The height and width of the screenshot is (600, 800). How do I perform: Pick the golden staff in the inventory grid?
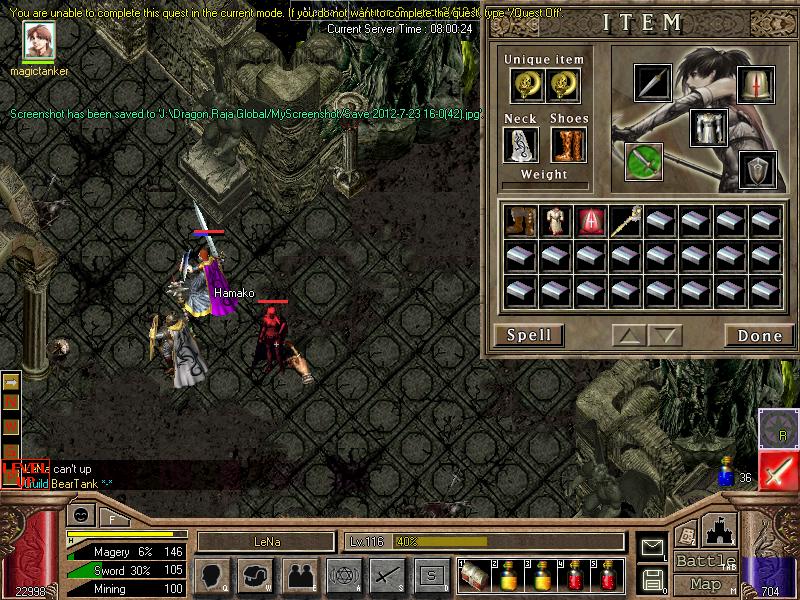click(x=625, y=221)
